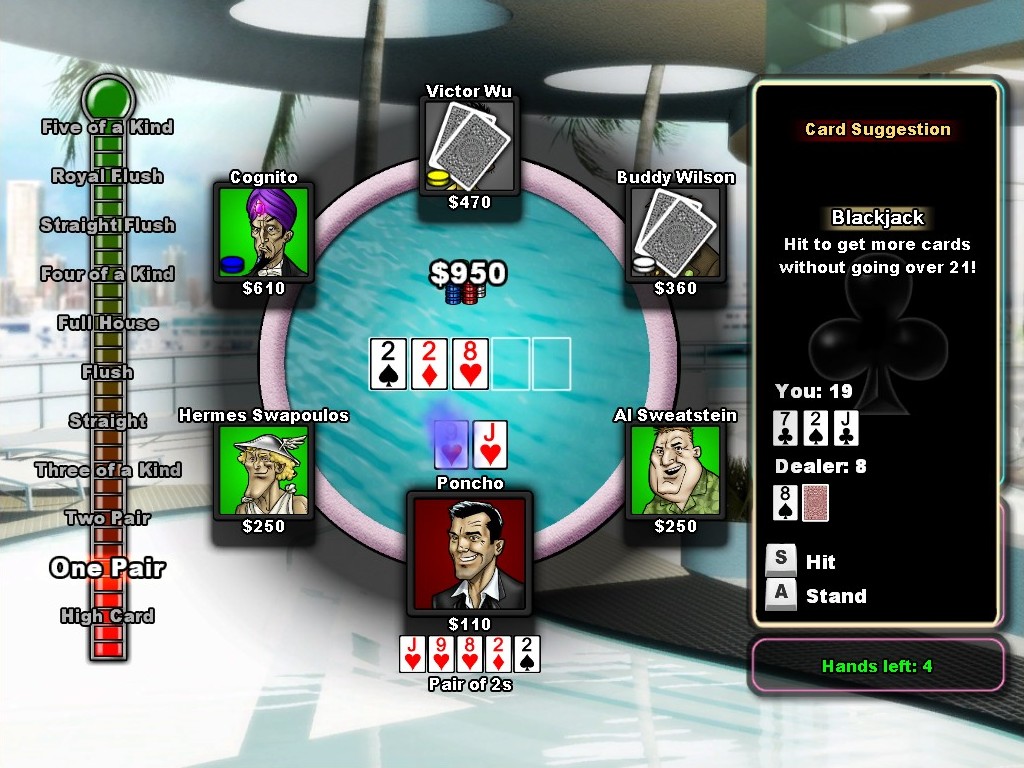Viewport: 1024px width, 768px height.
Task: Click Poncho's player portrait
Action: [x=469, y=553]
